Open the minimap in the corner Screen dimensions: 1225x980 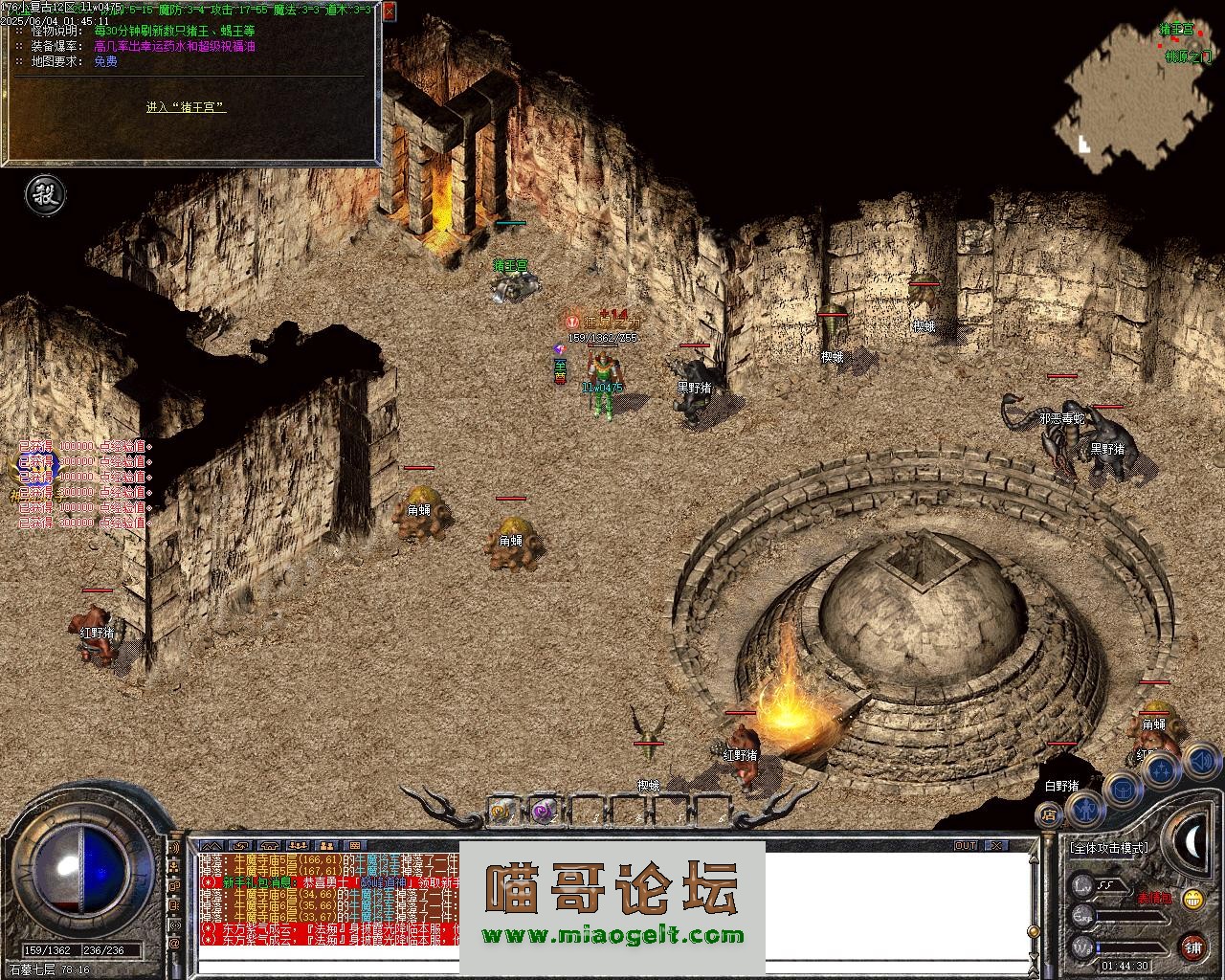point(1128,94)
